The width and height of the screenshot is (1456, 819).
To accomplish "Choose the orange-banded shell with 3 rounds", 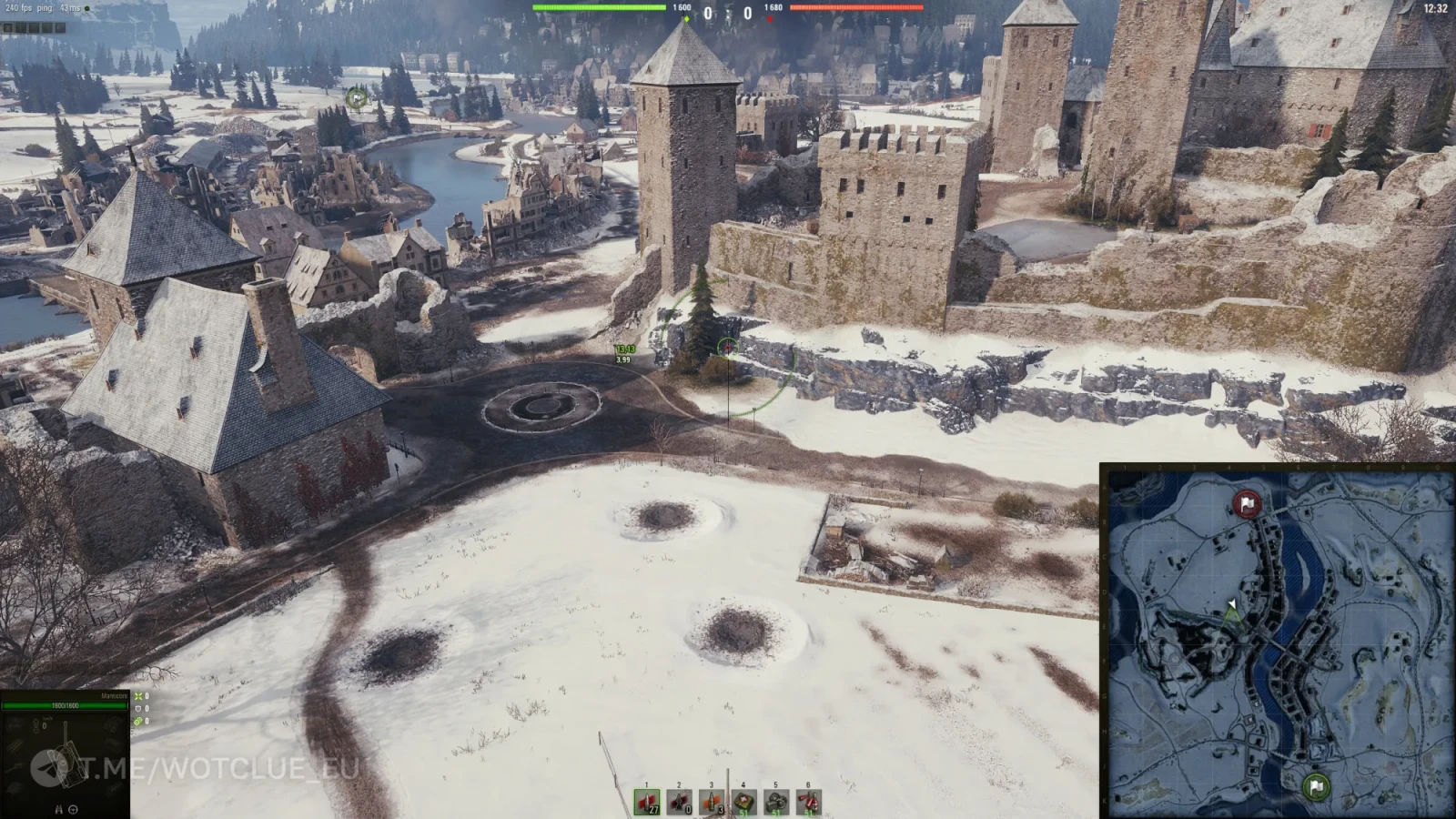I will (x=712, y=802).
